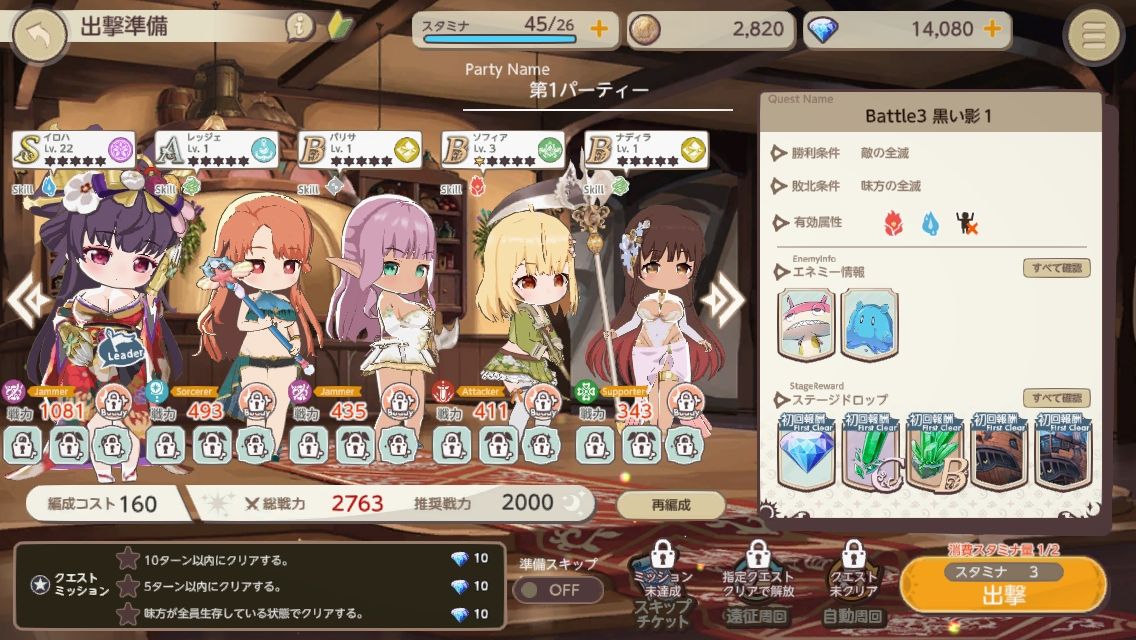View all enemy info with すべて確認
The height and width of the screenshot is (640, 1136).
coord(1056,268)
